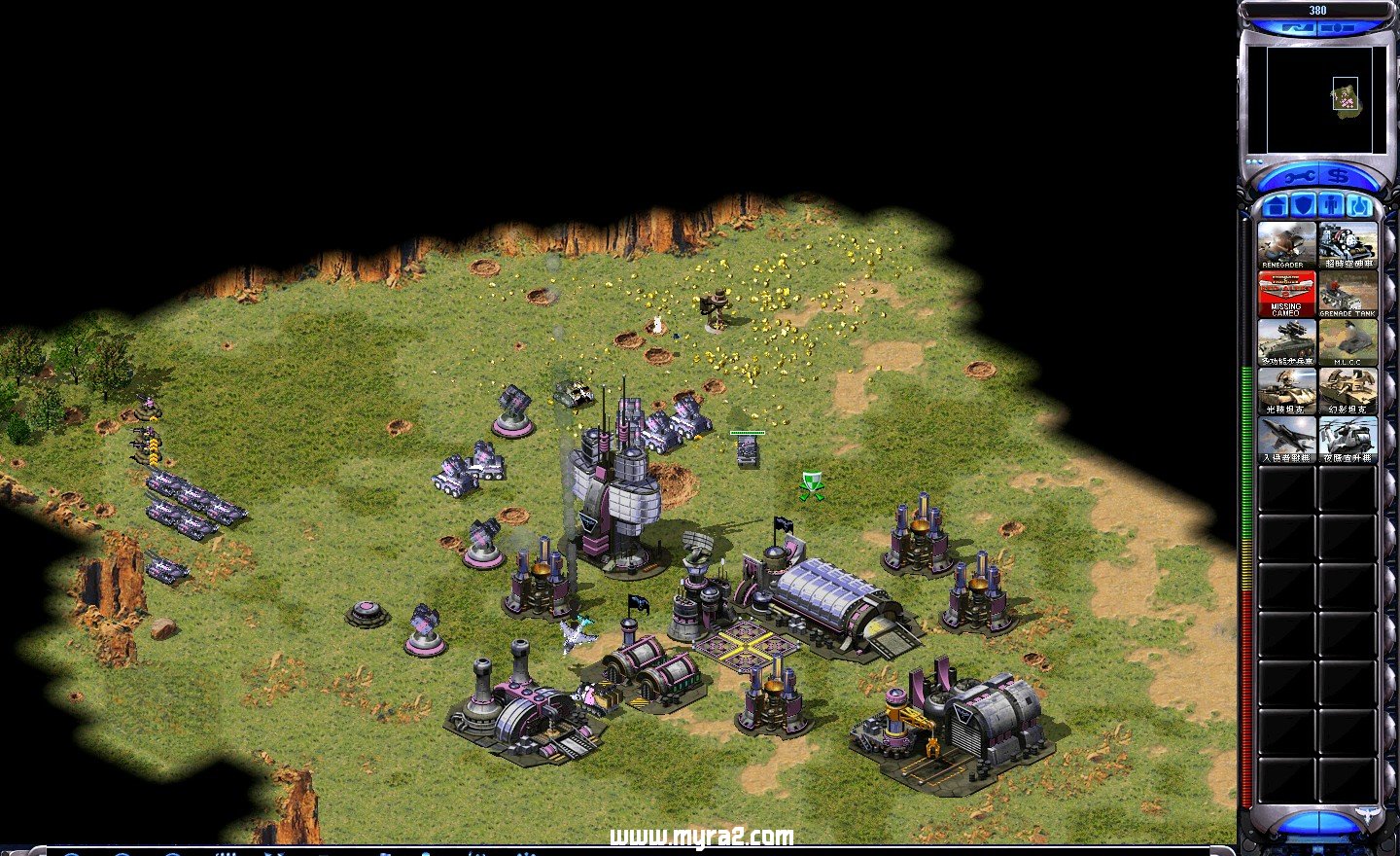Select the red Missing Cameo unit
Image resolution: width=1400 pixels, height=856 pixels.
click(1285, 293)
